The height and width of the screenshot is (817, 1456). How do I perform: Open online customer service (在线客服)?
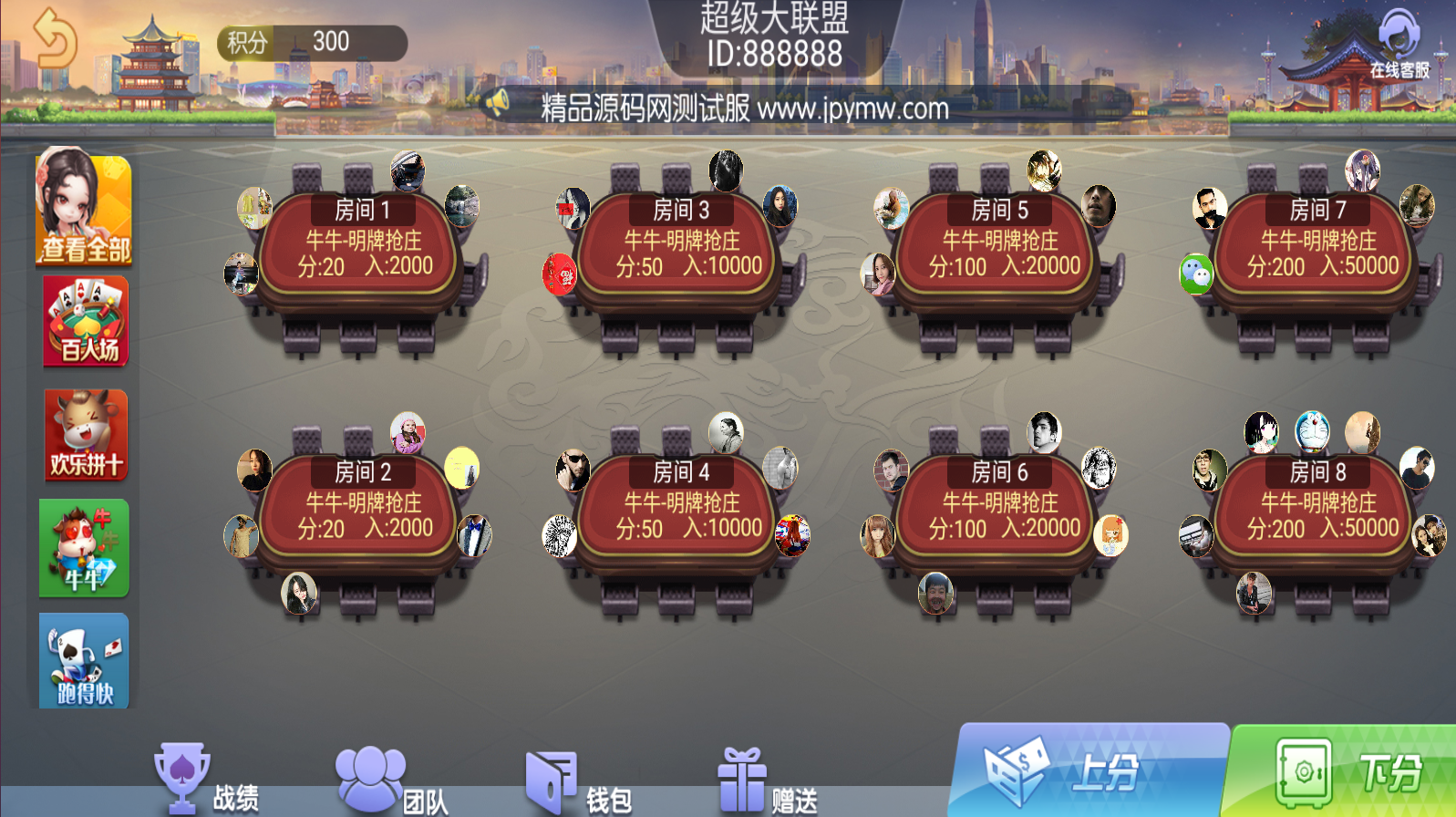tap(1399, 46)
